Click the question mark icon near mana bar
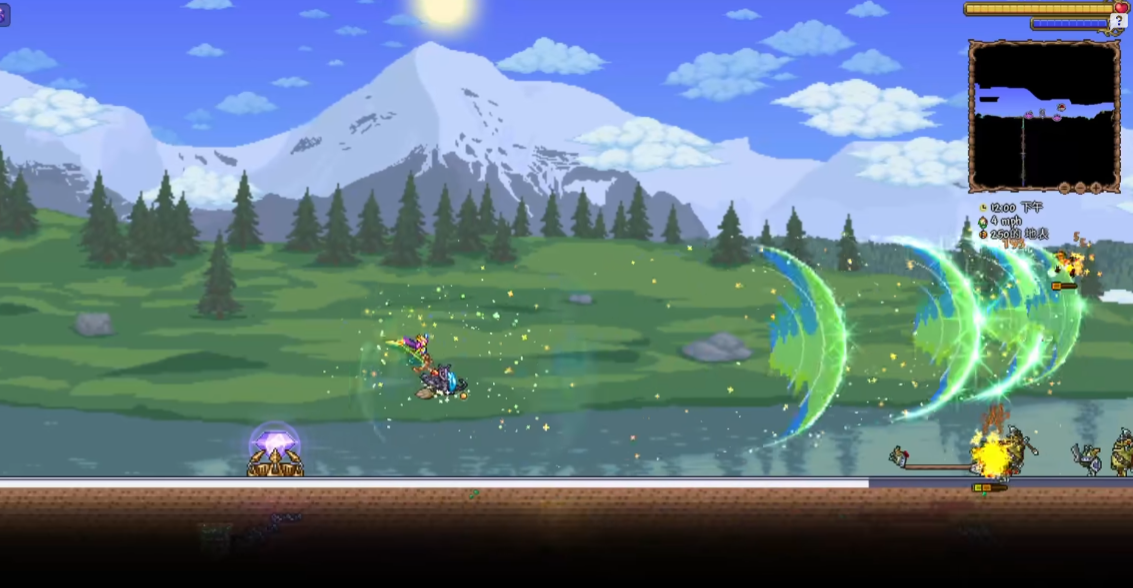Viewport: 1133px width, 588px height. (x=1119, y=21)
